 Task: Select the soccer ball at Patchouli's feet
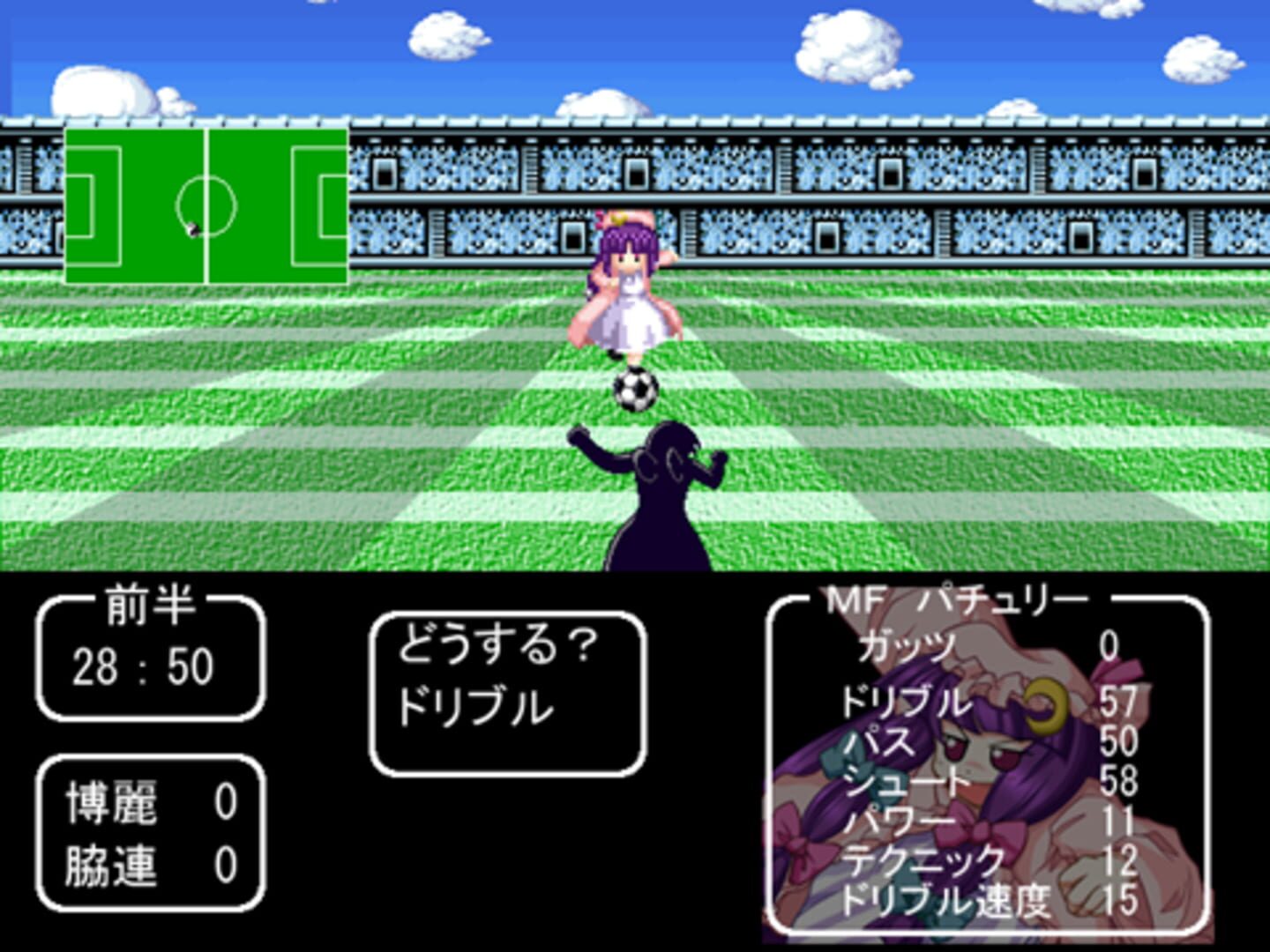(x=634, y=389)
